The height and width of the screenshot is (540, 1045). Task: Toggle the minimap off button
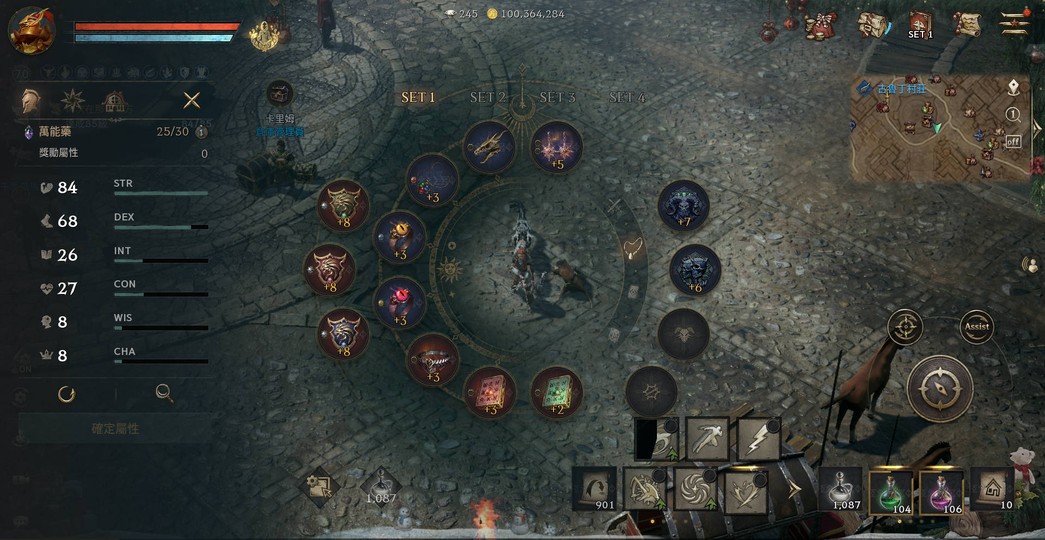(1013, 141)
